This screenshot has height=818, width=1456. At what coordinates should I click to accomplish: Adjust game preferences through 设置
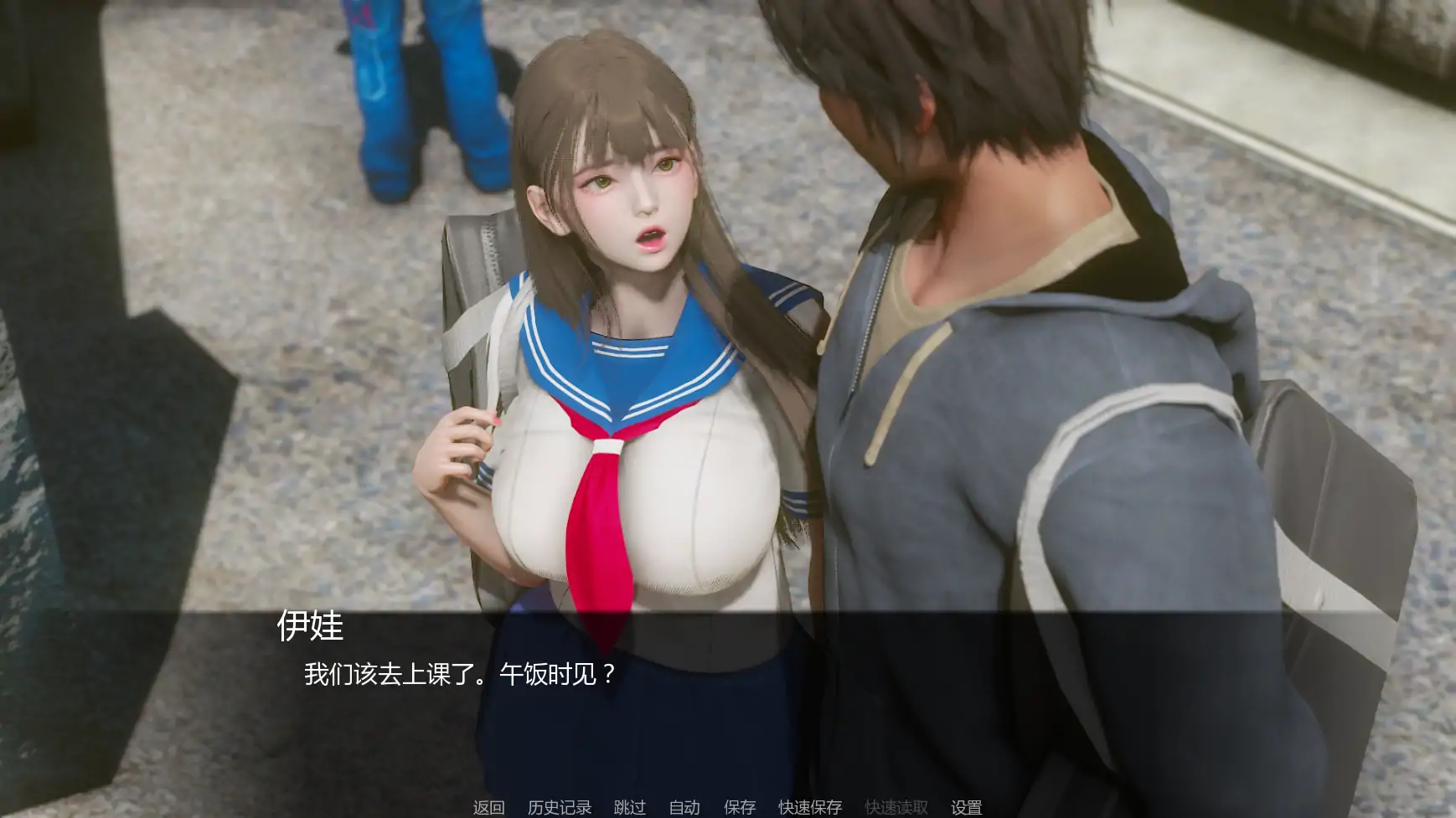(x=965, y=806)
